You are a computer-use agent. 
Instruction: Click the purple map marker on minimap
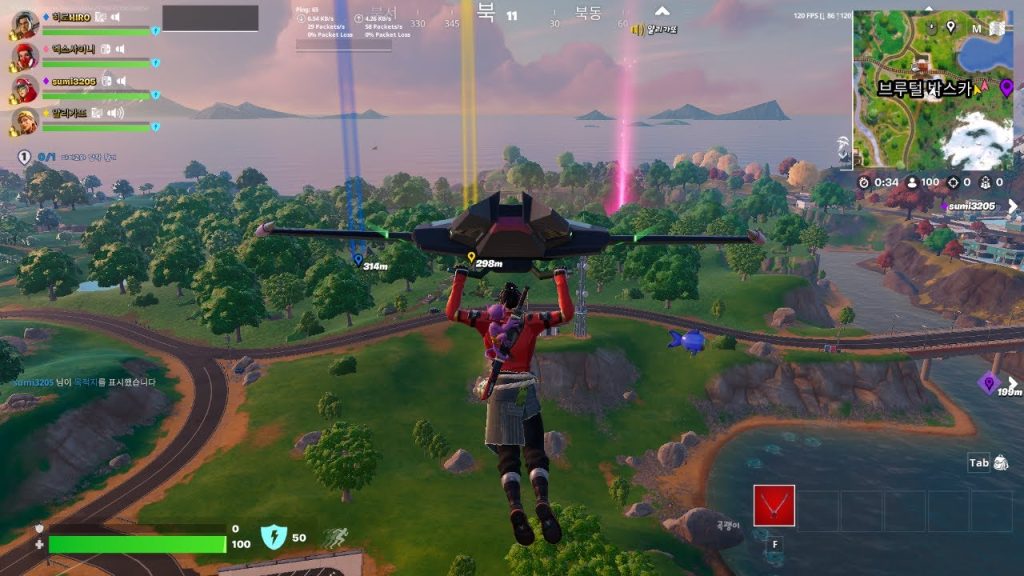pos(1006,87)
